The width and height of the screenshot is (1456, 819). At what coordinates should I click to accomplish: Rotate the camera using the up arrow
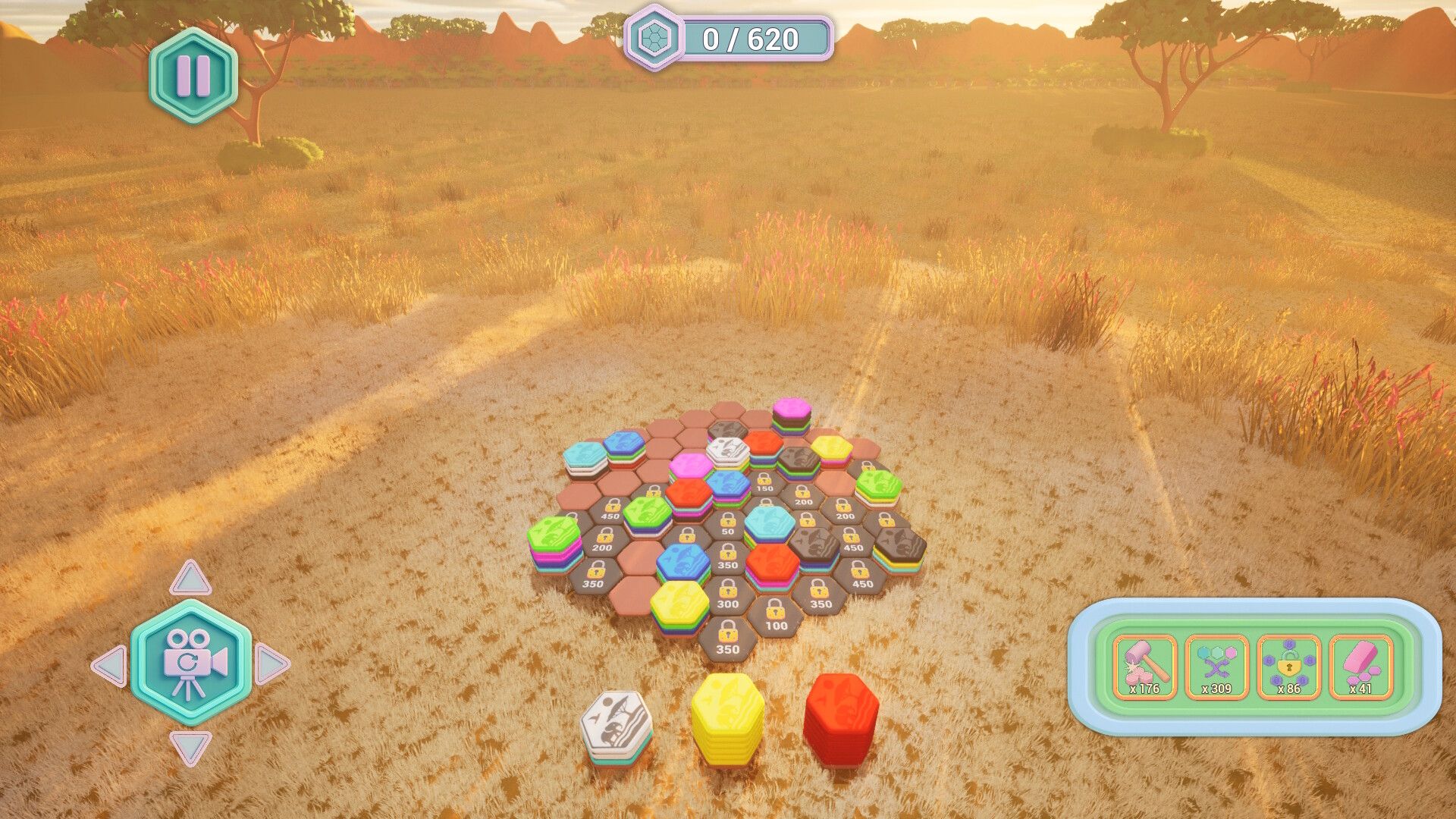[x=190, y=579]
